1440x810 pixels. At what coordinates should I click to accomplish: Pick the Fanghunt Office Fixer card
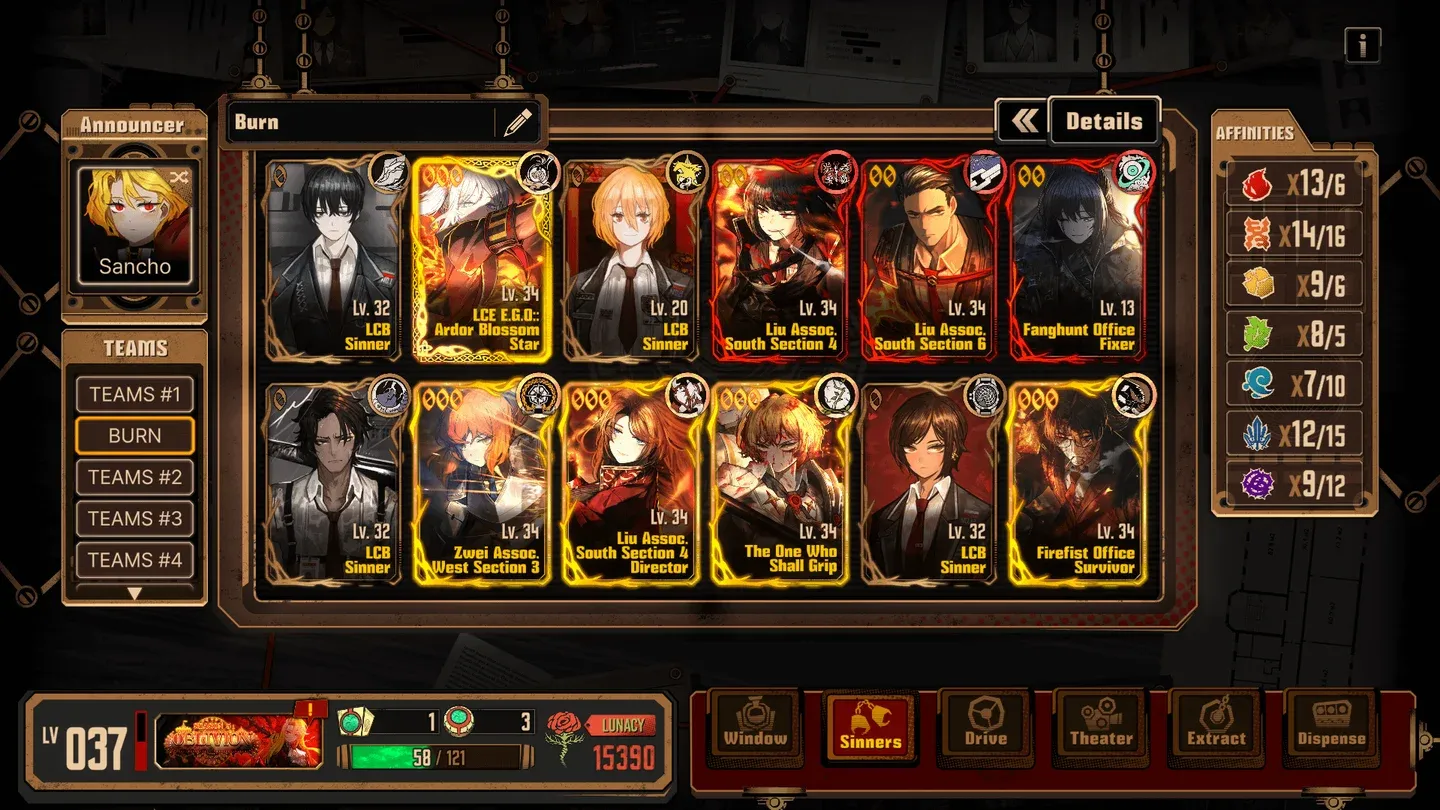coord(1078,260)
